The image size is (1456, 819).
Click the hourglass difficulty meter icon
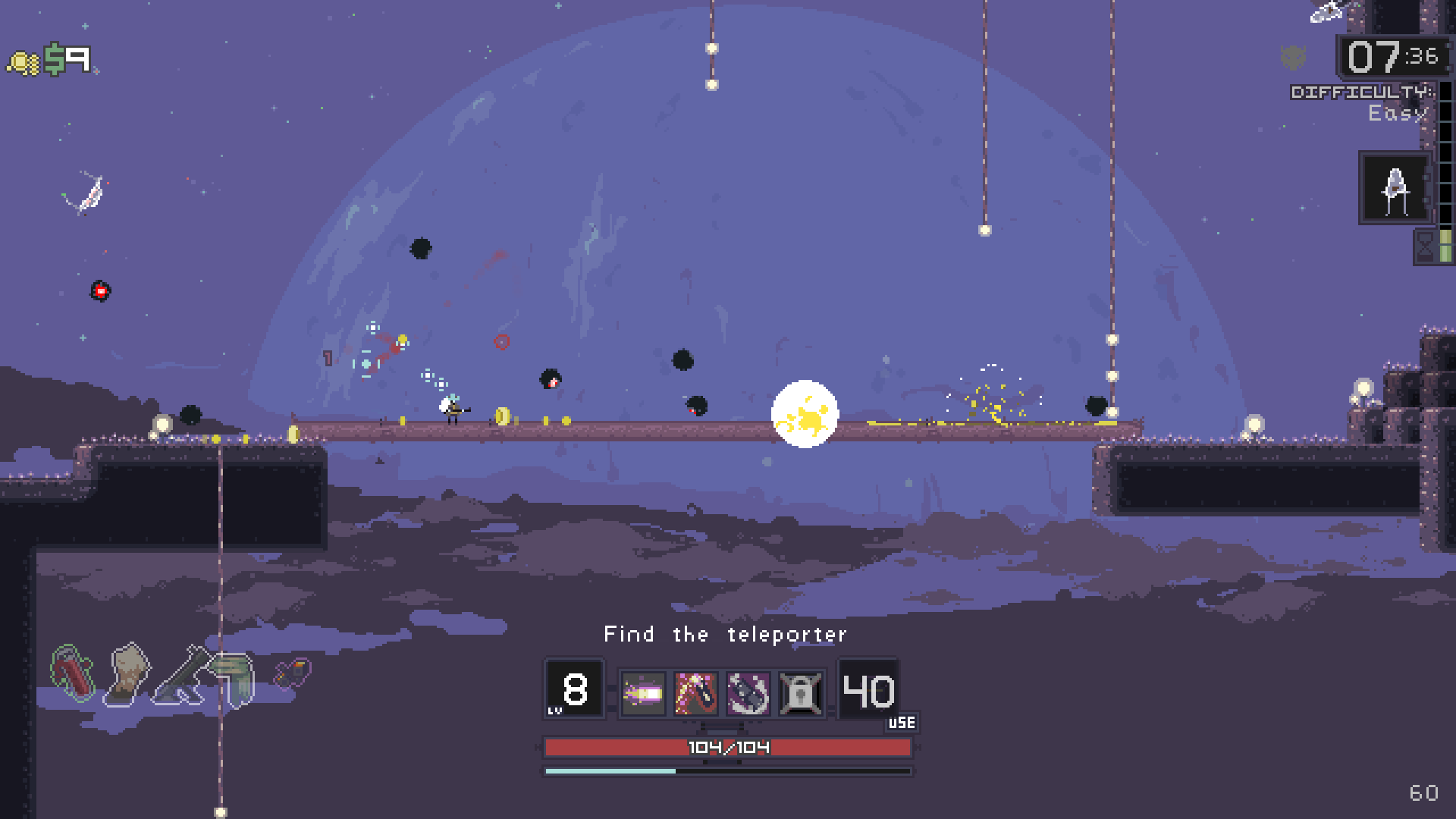point(1426,246)
